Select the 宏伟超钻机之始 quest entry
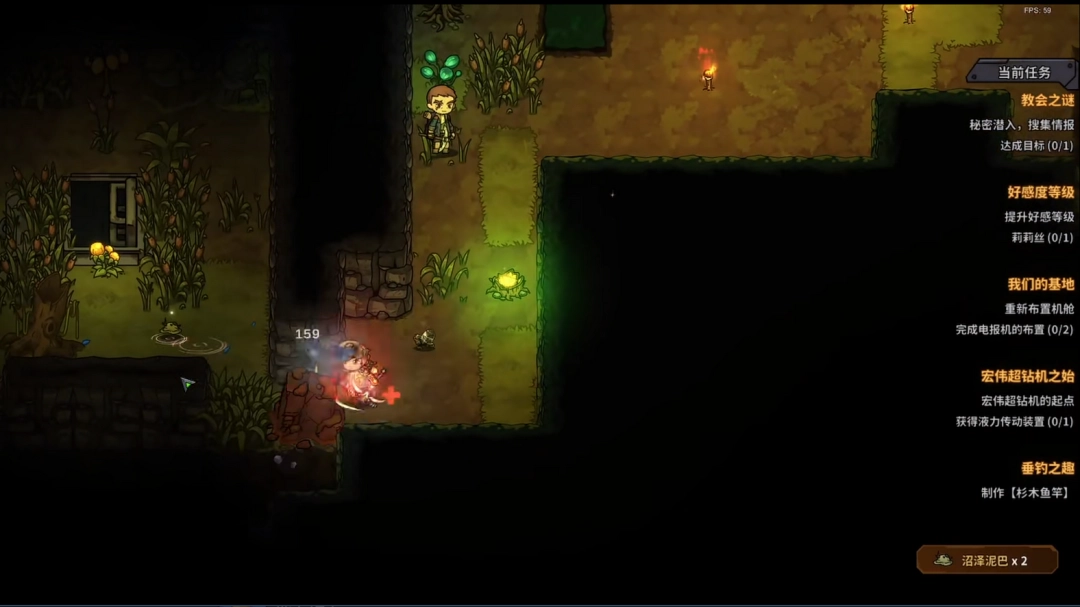This screenshot has width=1080, height=607. pos(1027,376)
